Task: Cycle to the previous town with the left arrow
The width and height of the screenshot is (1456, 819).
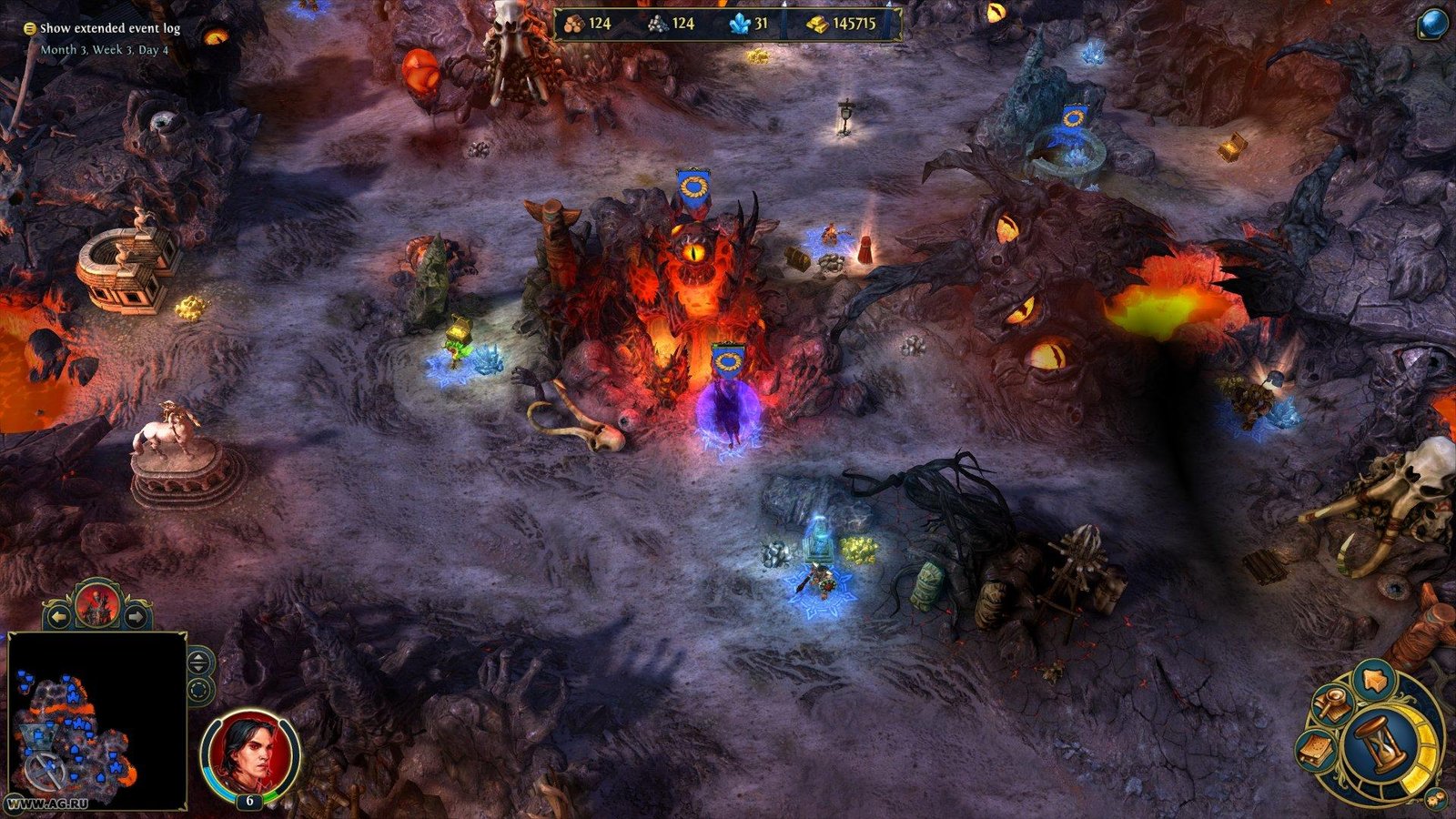Action: [59, 616]
